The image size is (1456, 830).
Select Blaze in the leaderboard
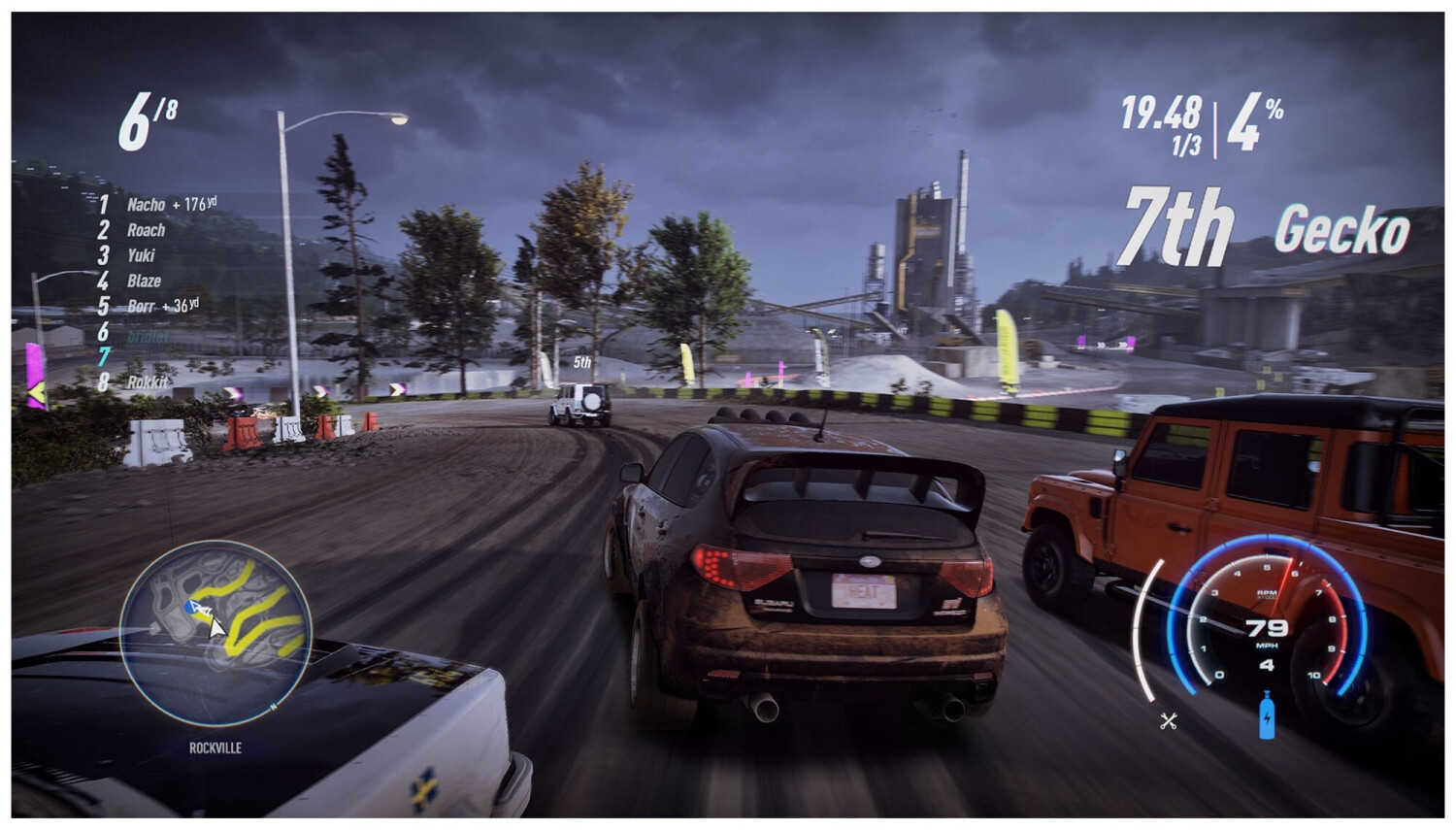145,281
